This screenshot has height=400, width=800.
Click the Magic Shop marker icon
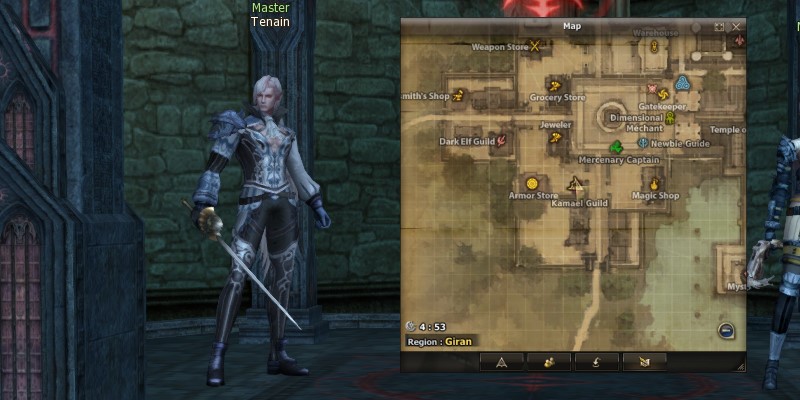[655, 184]
